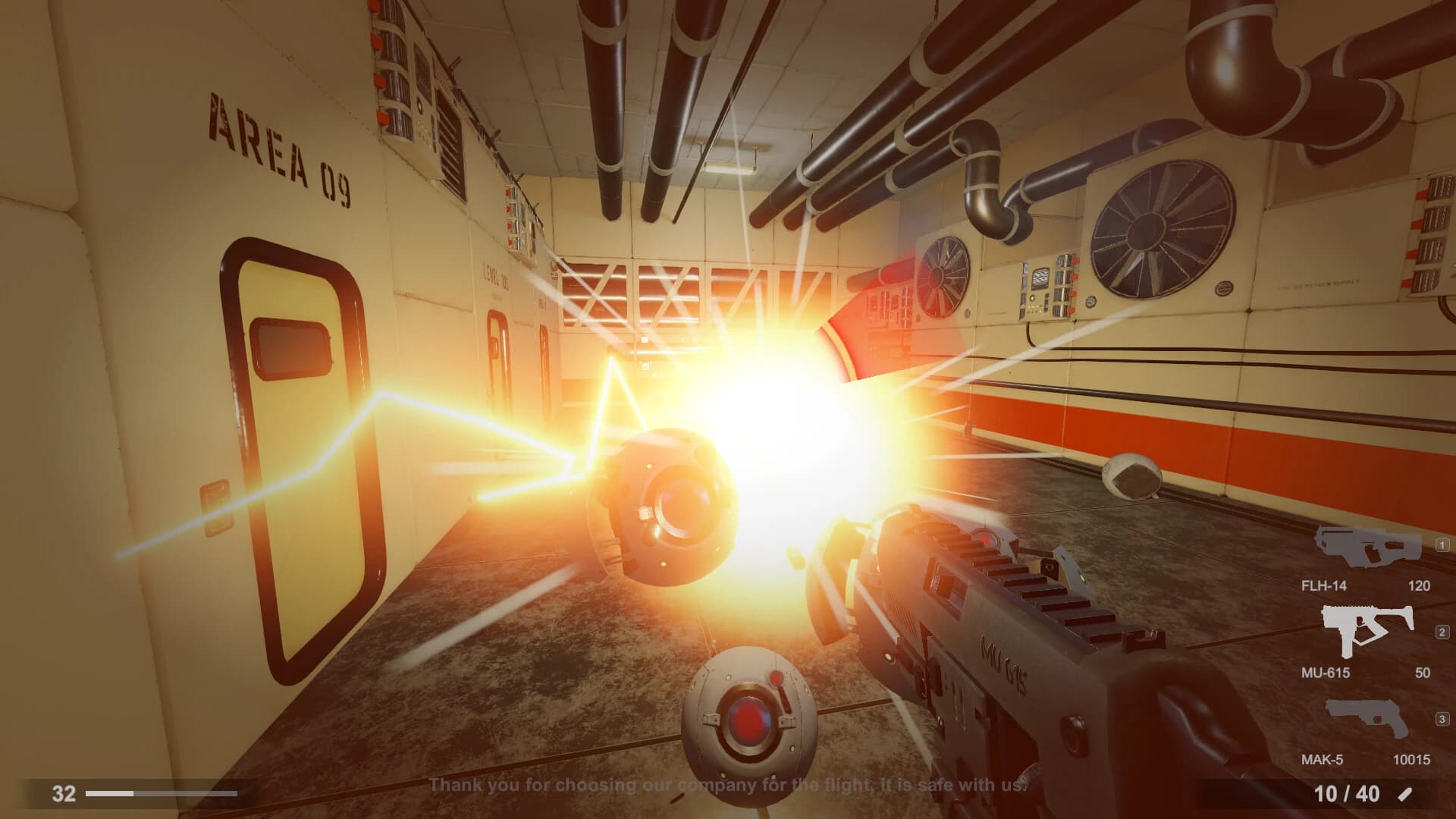Click the control panel between the two fans
Viewport: 1456px width, 819px height.
(x=1048, y=288)
